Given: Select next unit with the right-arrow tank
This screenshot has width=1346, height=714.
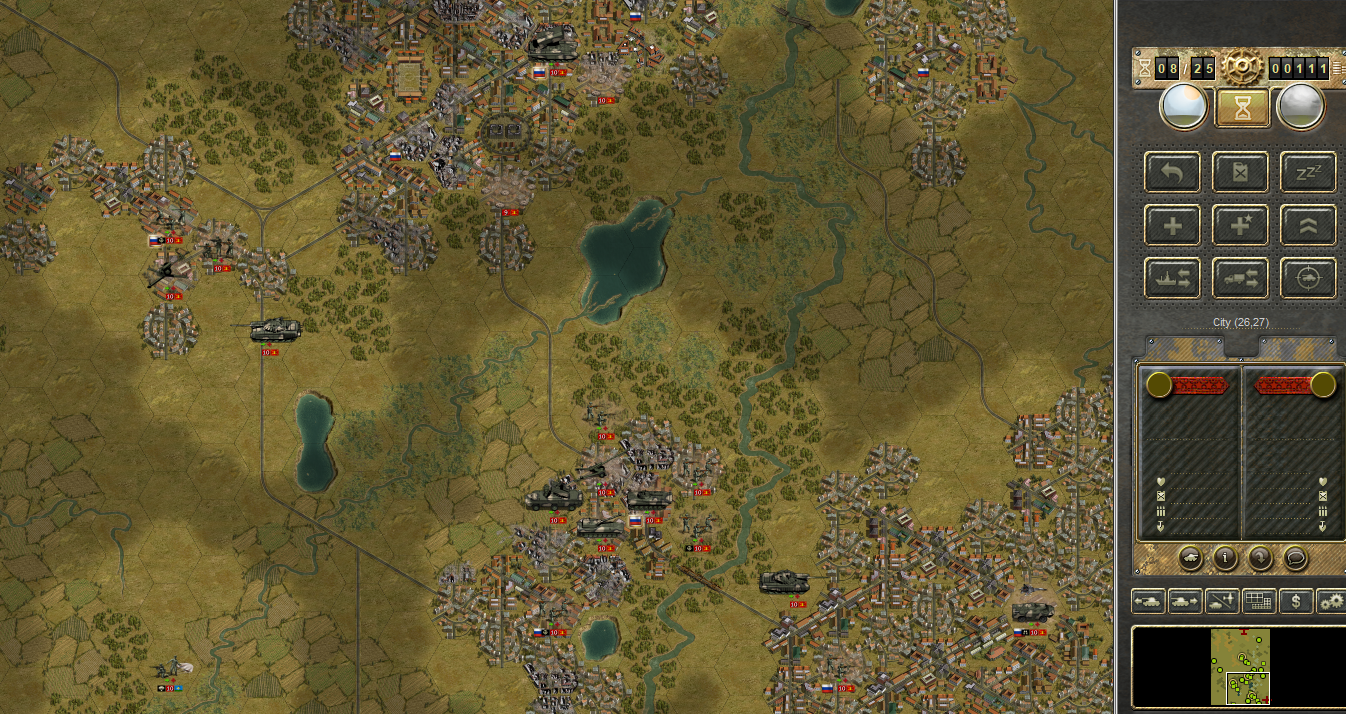Looking at the screenshot, I should pos(1185,601).
